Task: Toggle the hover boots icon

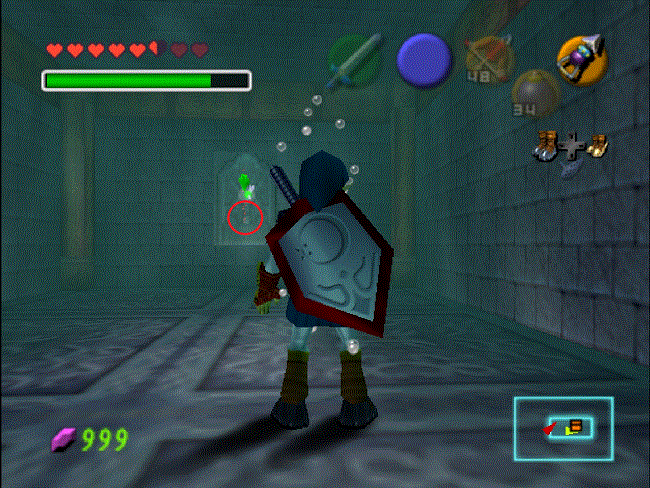Action: pyautogui.click(x=597, y=146)
